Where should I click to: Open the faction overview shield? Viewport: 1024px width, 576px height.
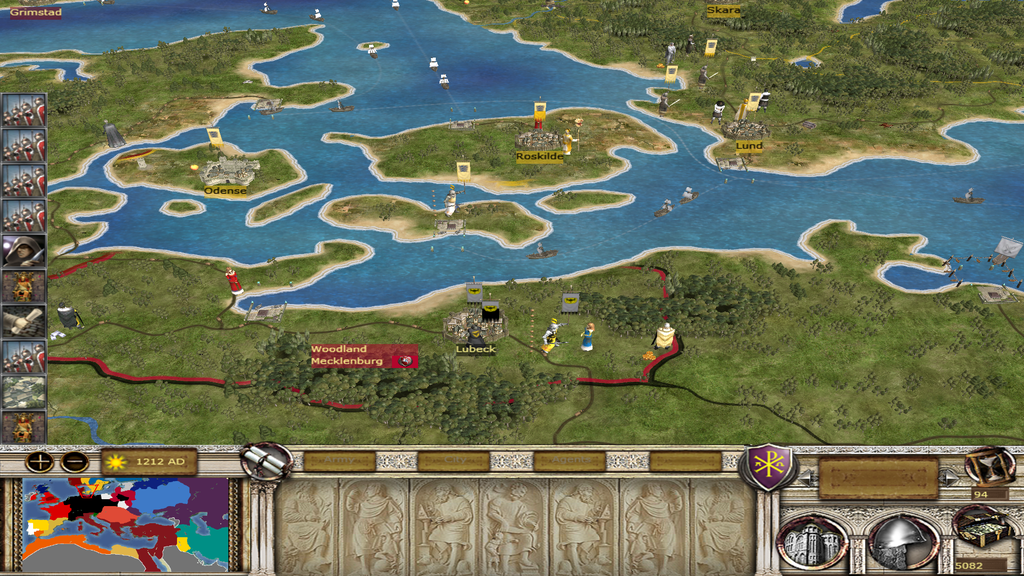tap(766, 466)
